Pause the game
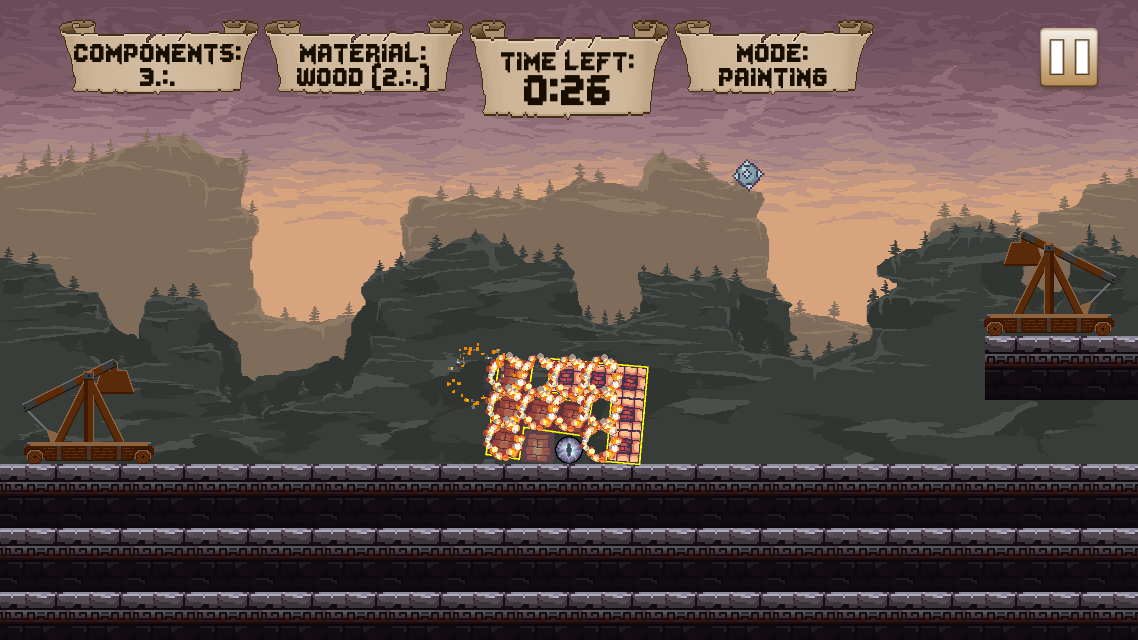The height and width of the screenshot is (640, 1138). click(1068, 57)
